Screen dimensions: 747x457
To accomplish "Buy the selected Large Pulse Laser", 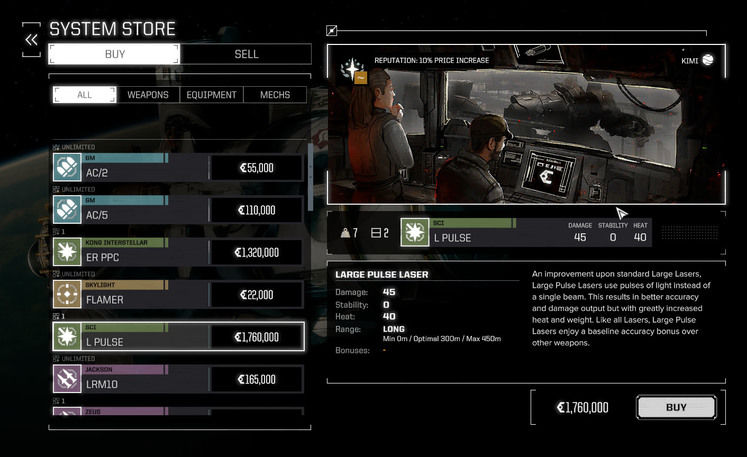I will tap(676, 407).
